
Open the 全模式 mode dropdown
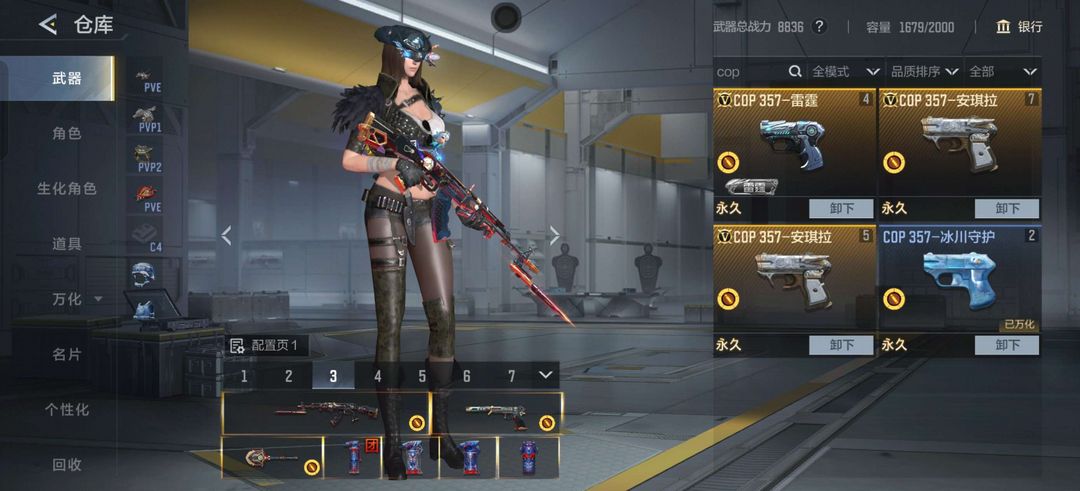click(x=845, y=72)
